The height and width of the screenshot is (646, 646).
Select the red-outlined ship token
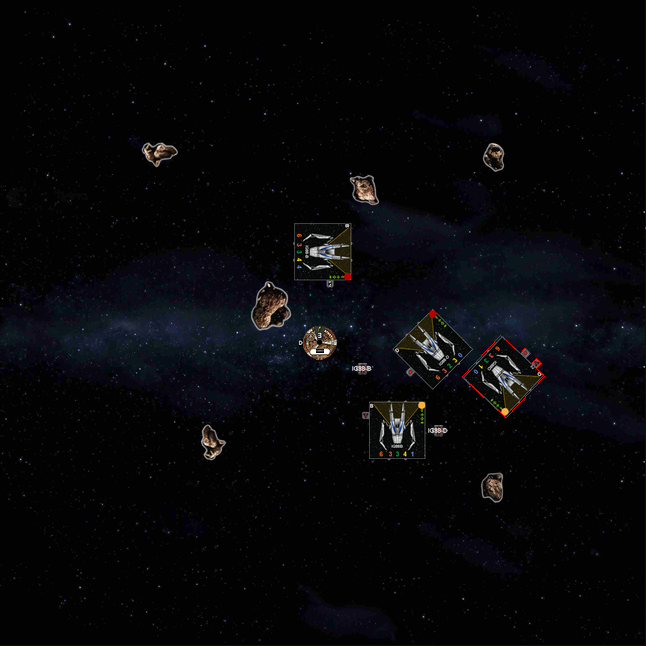point(503,376)
